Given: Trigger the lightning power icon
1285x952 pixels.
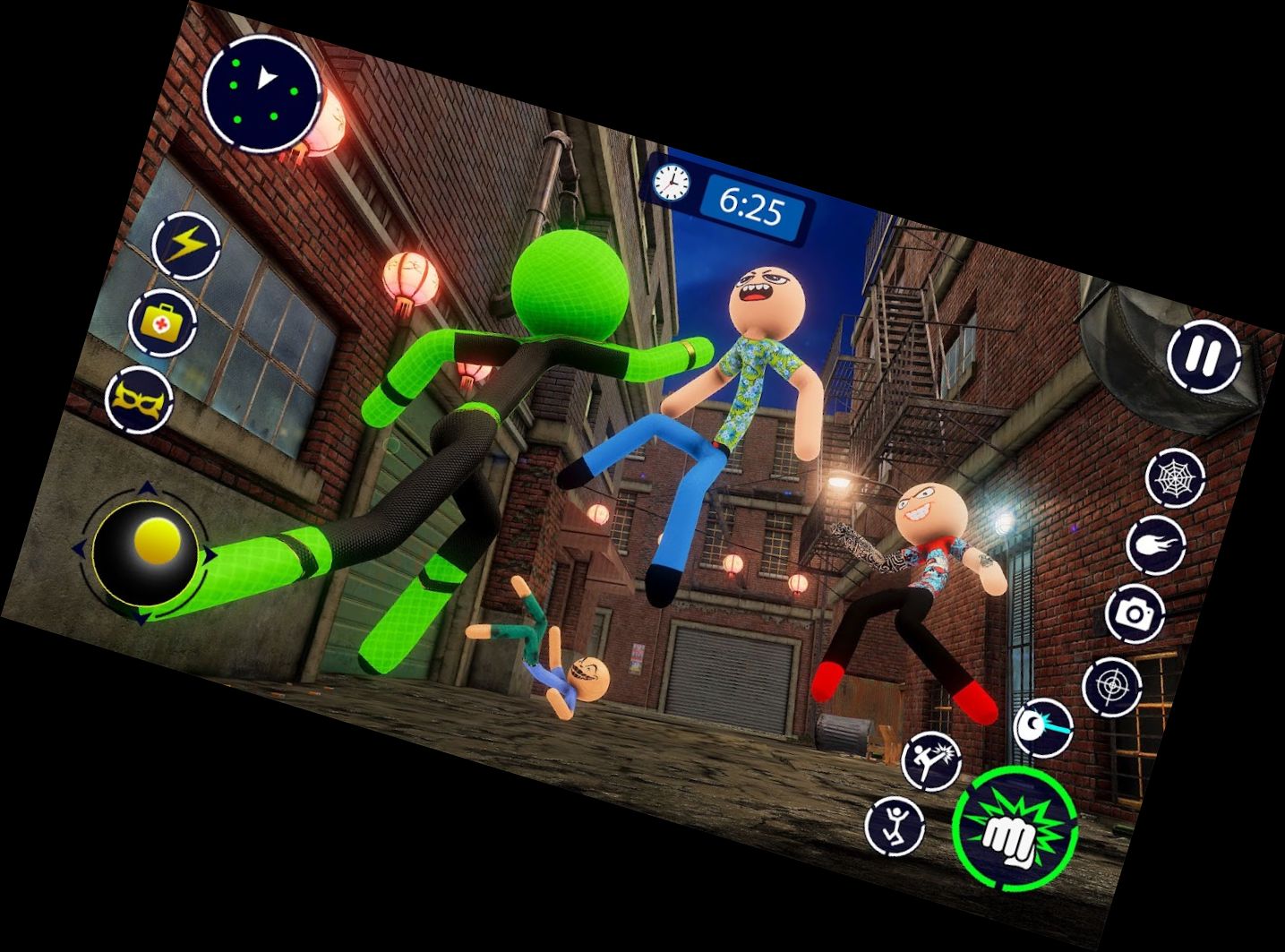Looking at the screenshot, I should point(185,244).
